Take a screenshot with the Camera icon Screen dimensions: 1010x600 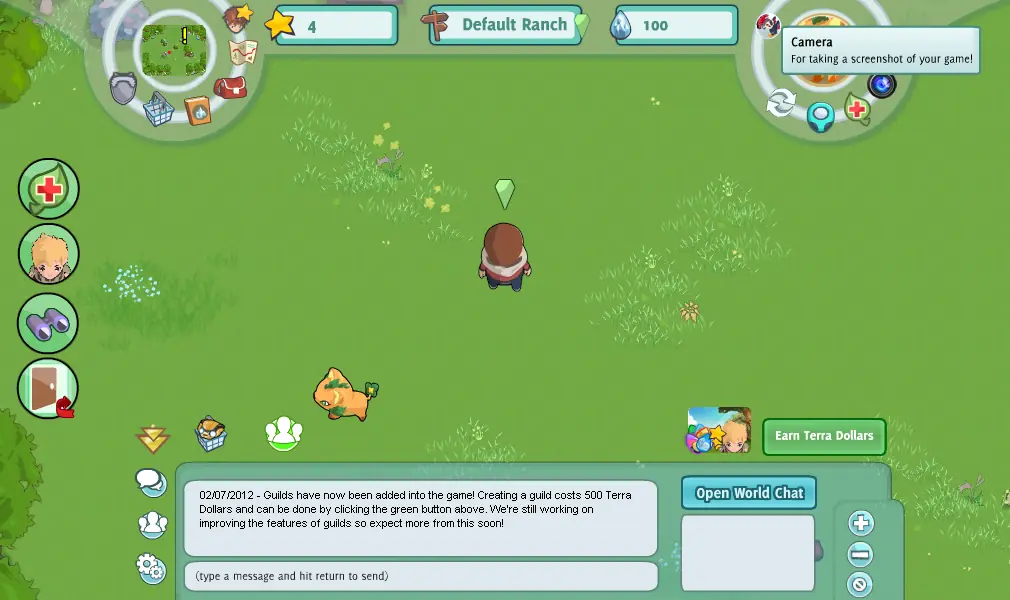pos(881,84)
